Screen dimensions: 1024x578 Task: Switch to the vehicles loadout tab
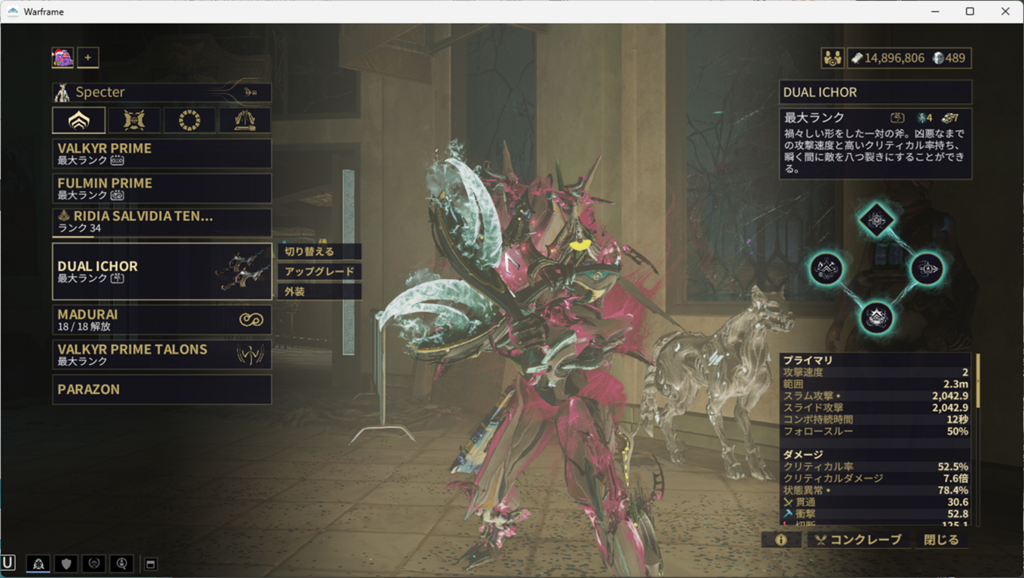(x=244, y=121)
